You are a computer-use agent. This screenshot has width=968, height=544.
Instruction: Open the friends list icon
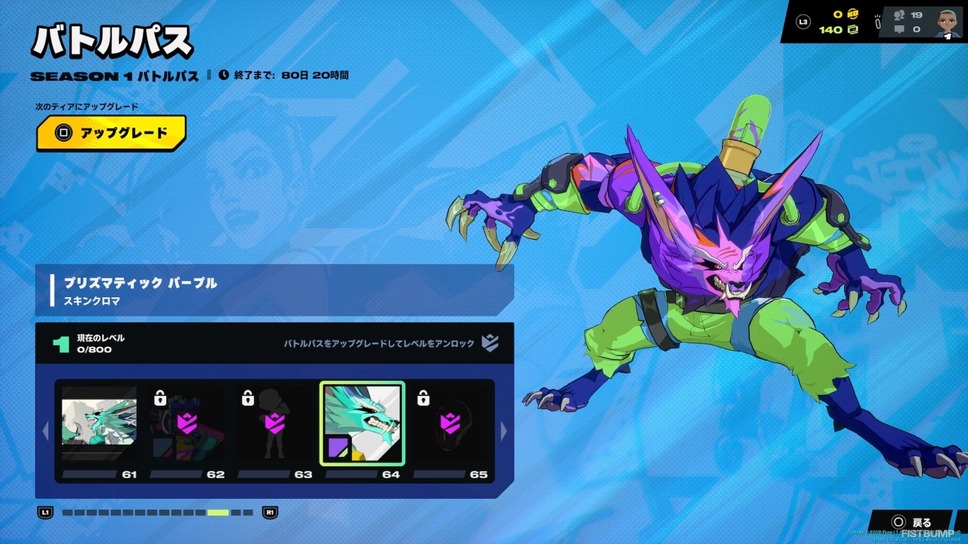pos(900,15)
